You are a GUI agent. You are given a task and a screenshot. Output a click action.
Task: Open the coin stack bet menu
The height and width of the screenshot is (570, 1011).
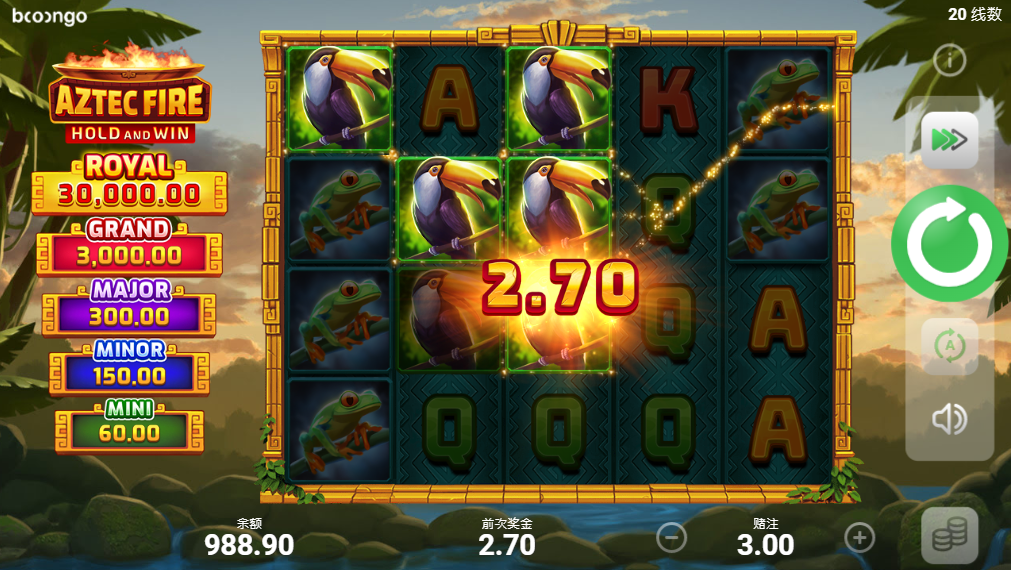(949, 537)
